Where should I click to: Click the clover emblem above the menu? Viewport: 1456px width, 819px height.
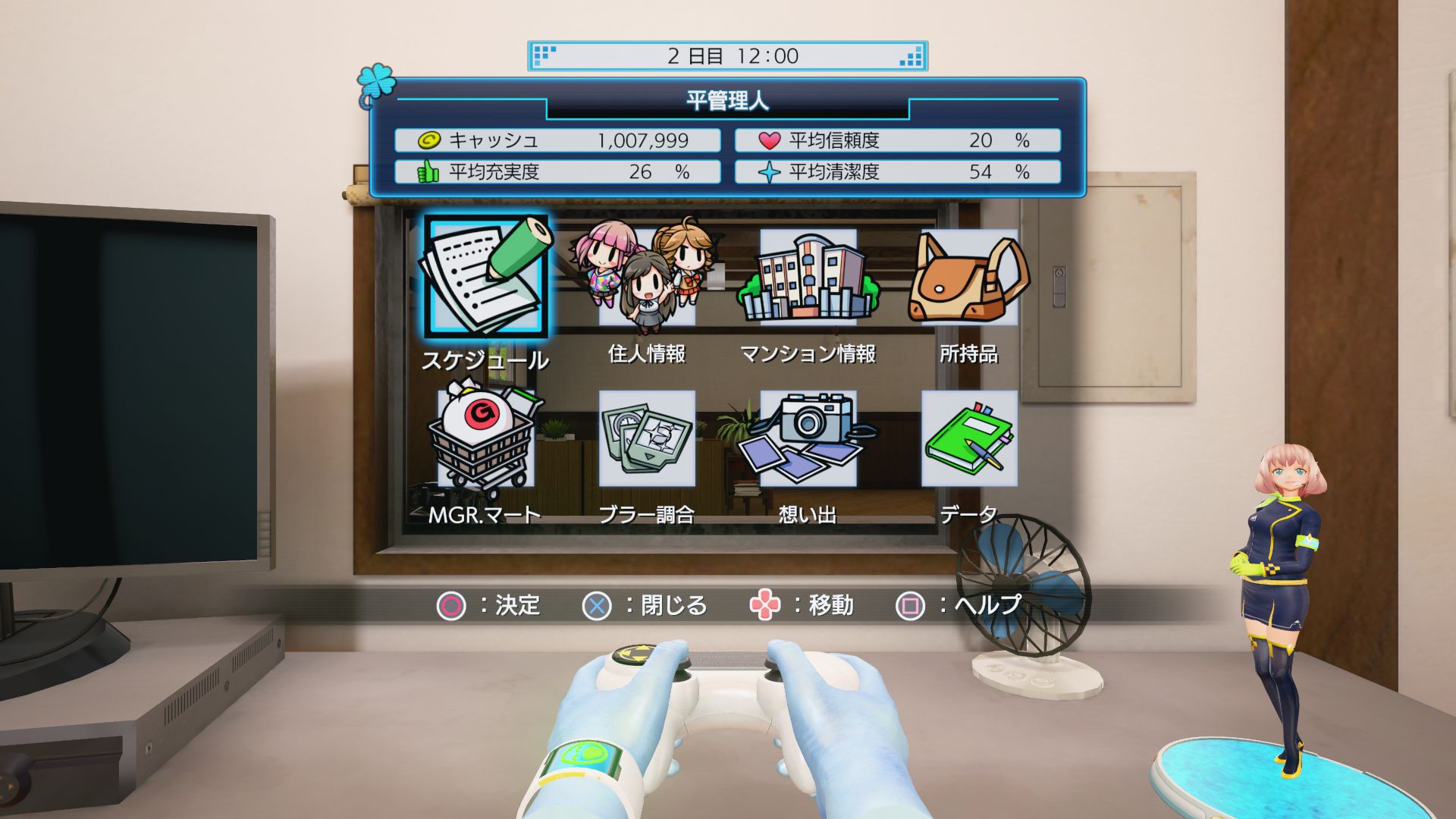(x=375, y=82)
